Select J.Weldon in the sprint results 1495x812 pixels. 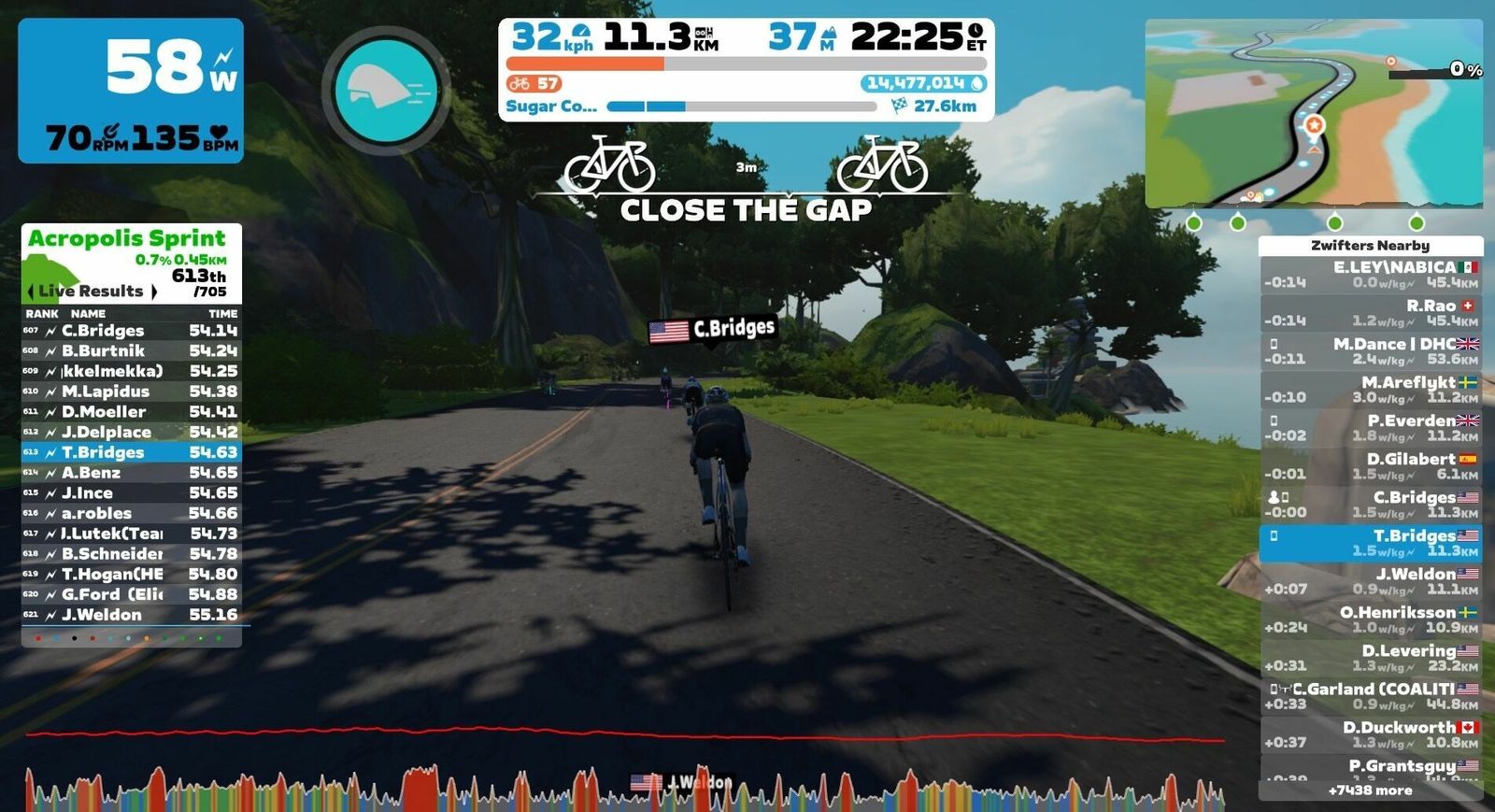tap(131, 615)
